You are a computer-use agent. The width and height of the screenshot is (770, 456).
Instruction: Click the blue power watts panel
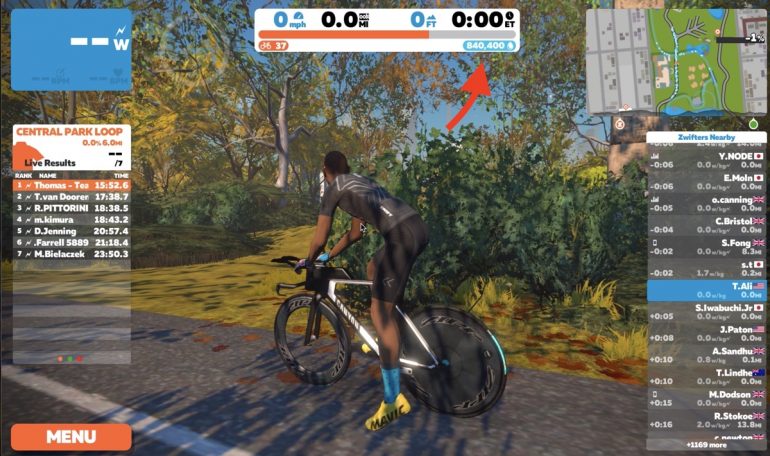[x=71, y=50]
